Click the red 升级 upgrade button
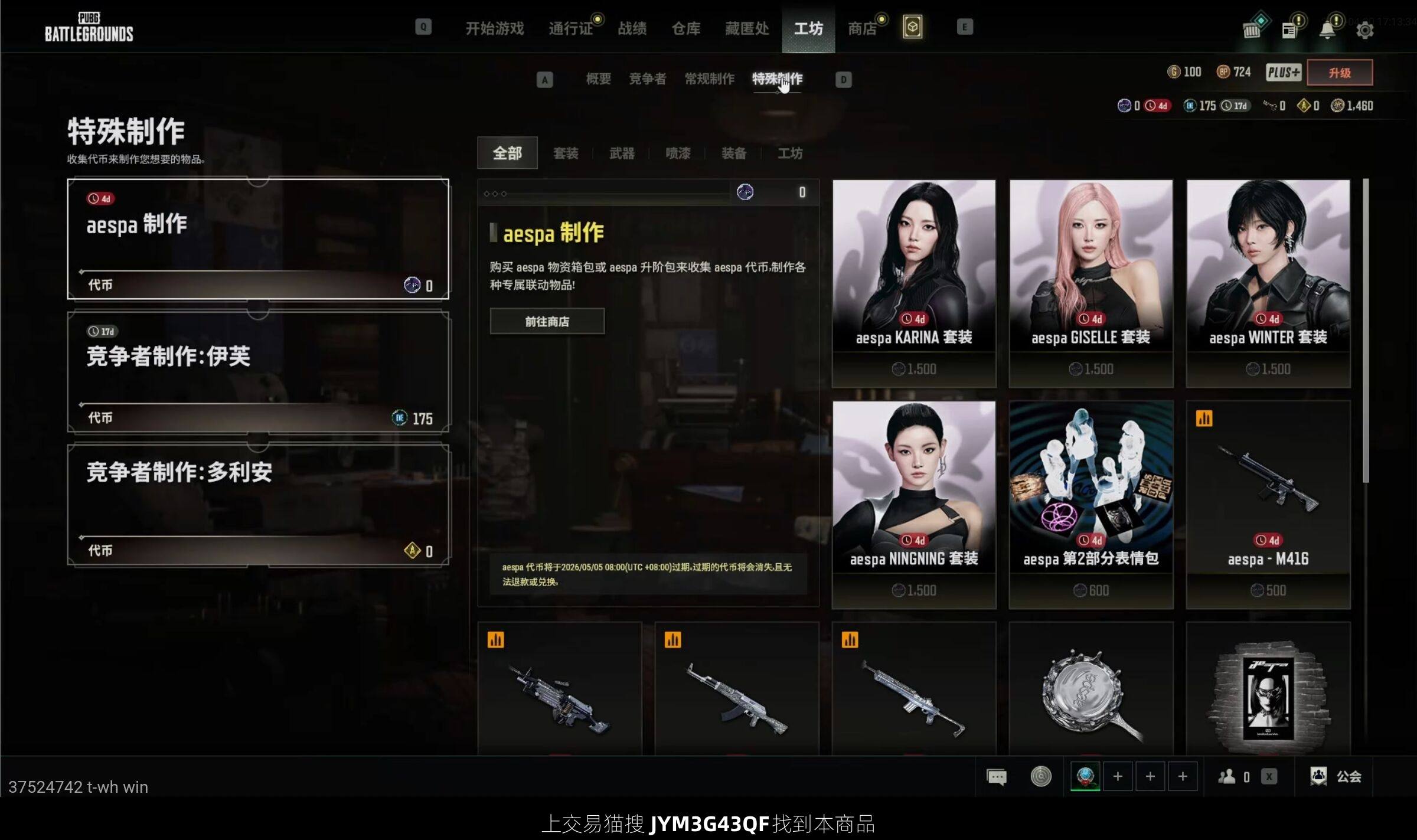 [1340, 73]
